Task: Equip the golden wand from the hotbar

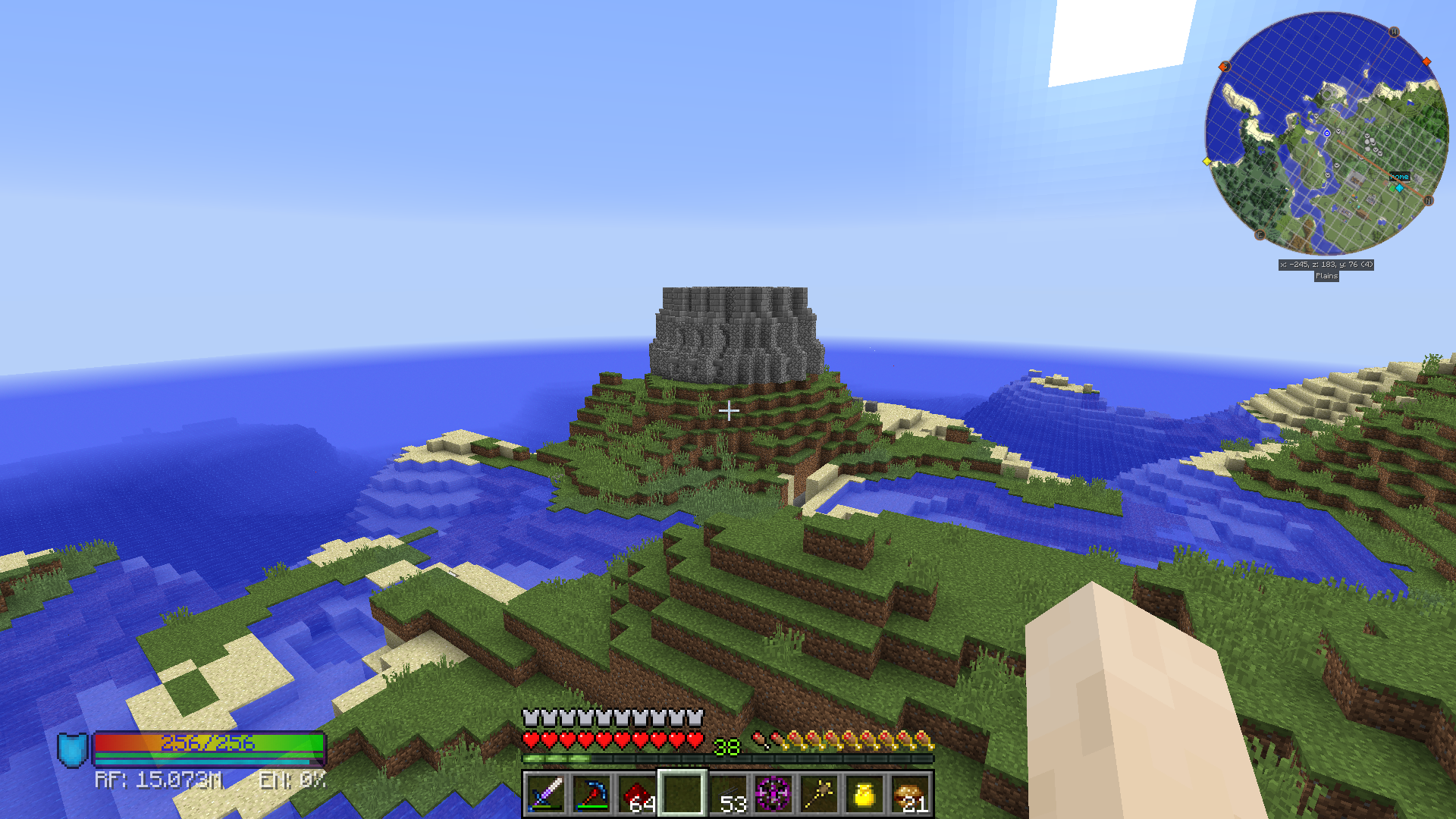Action: (819, 794)
